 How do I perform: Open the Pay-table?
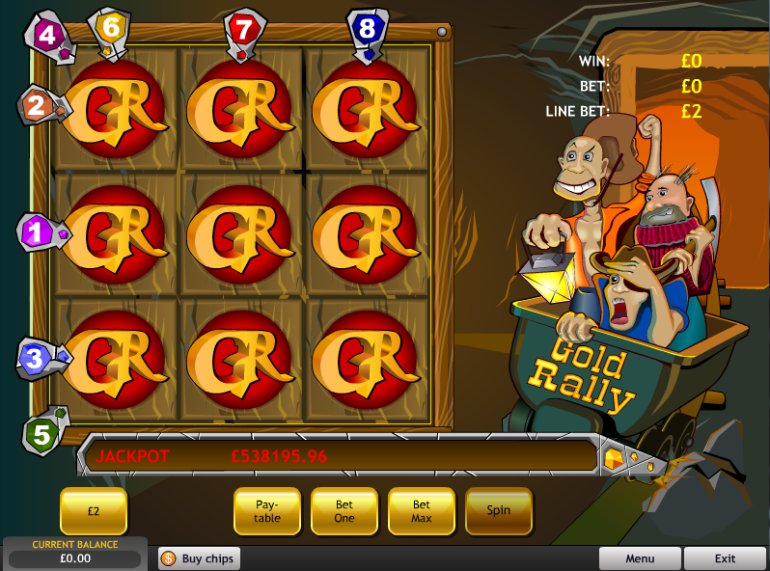click(267, 510)
